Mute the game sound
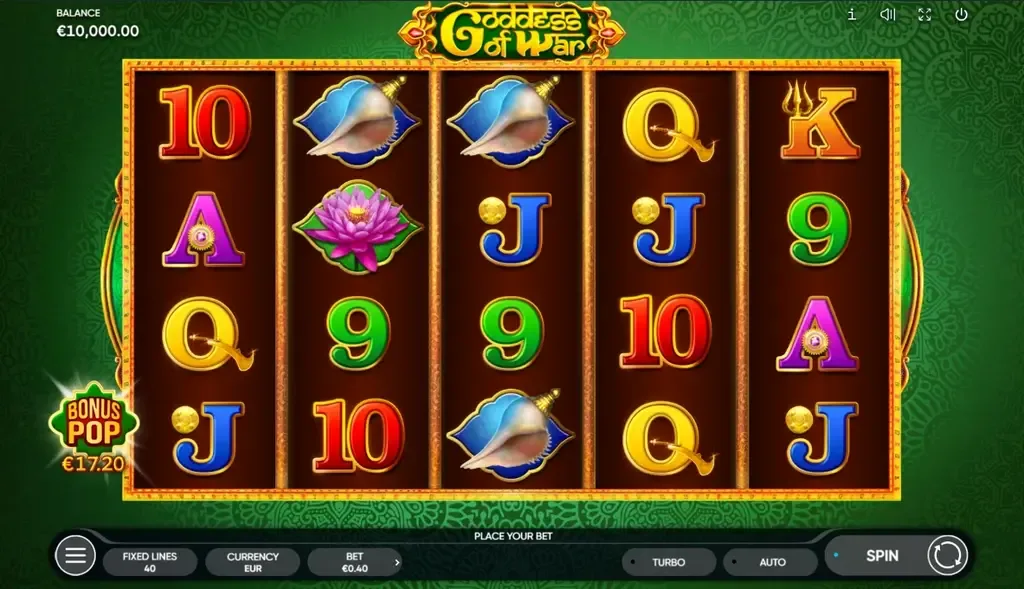 pyautogui.click(x=887, y=14)
